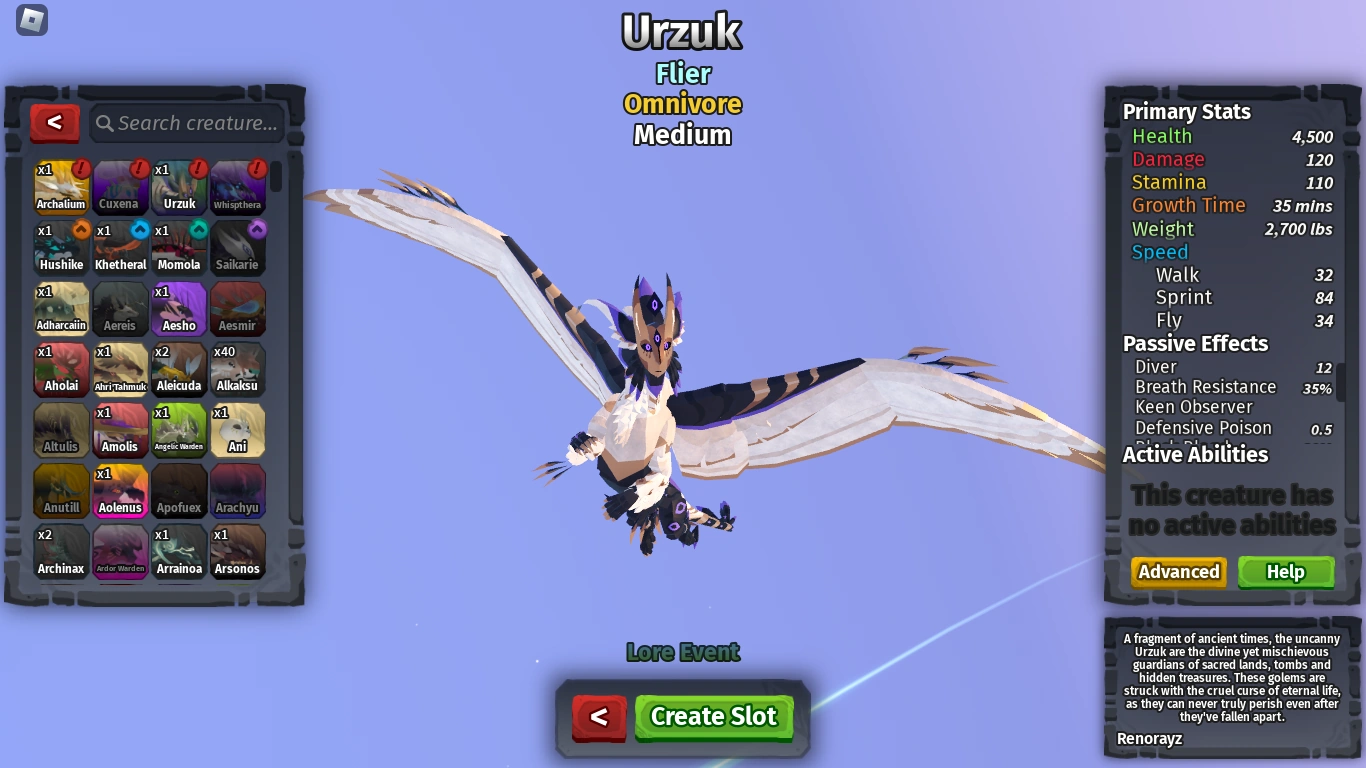
Task: Select the Aesho creature thumbnail
Action: [x=179, y=309]
